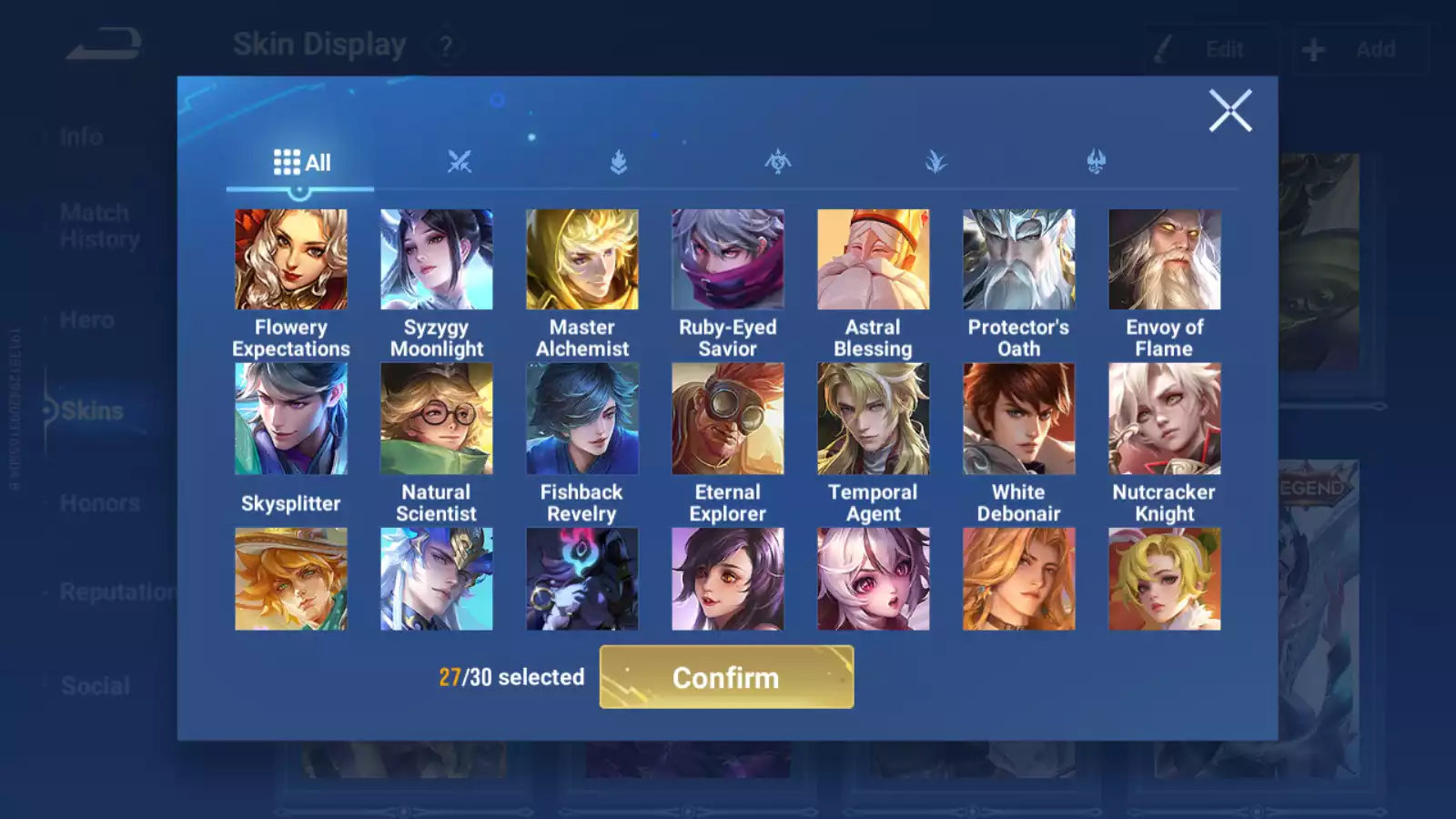Close the skin selection popup

tap(1230, 111)
